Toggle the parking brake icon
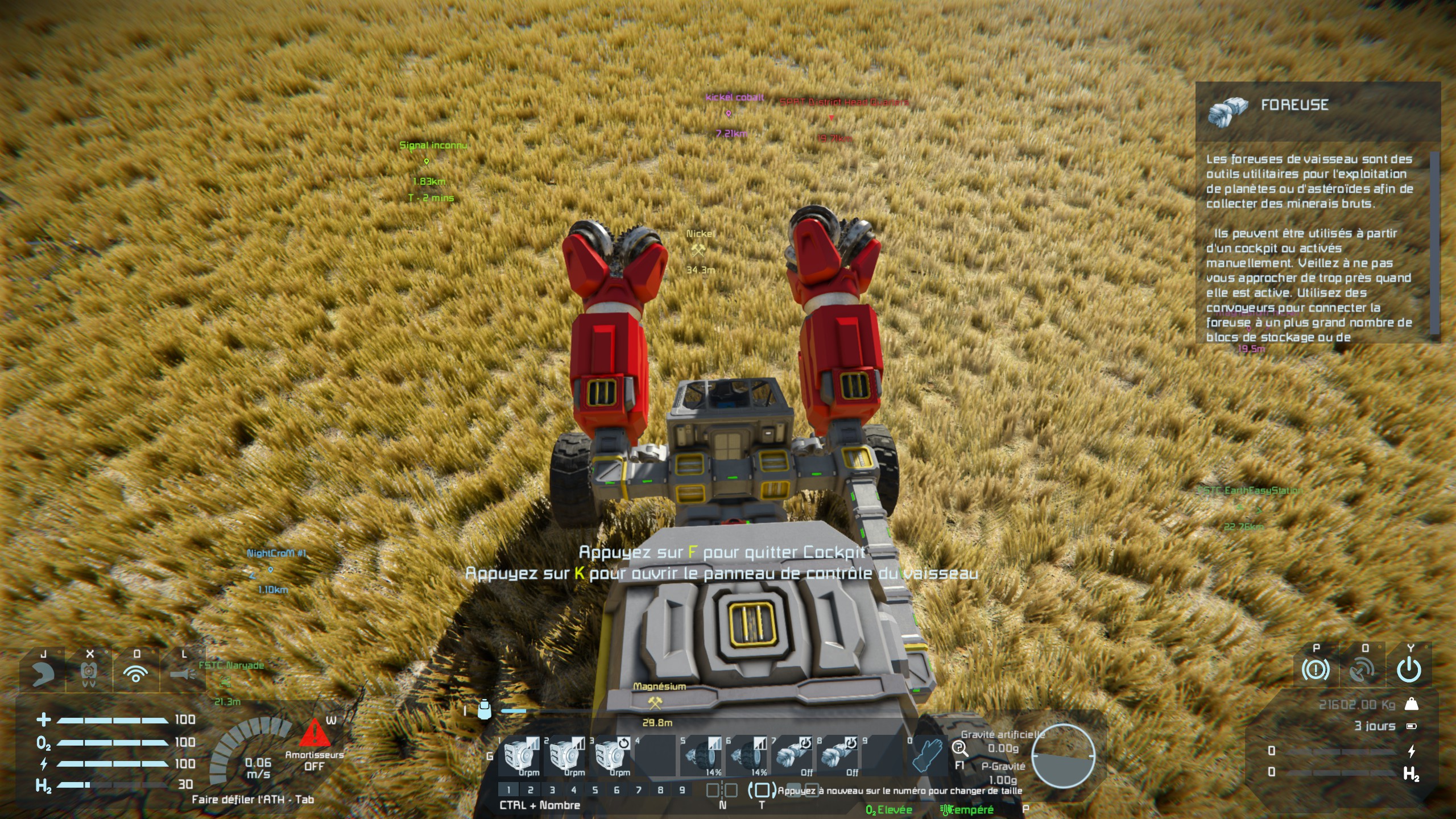Image resolution: width=1456 pixels, height=819 pixels. click(1316, 671)
